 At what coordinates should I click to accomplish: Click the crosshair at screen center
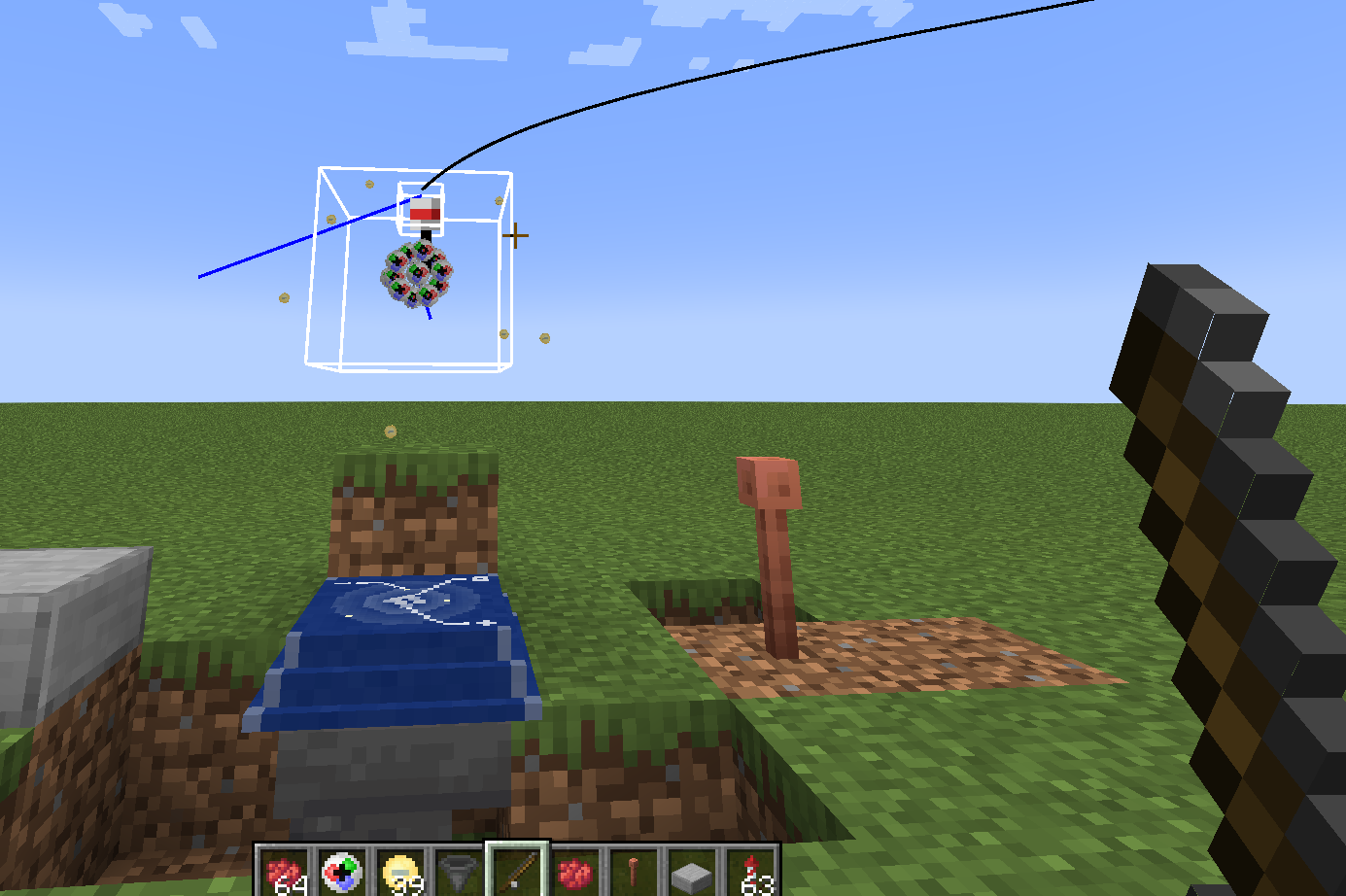click(514, 235)
